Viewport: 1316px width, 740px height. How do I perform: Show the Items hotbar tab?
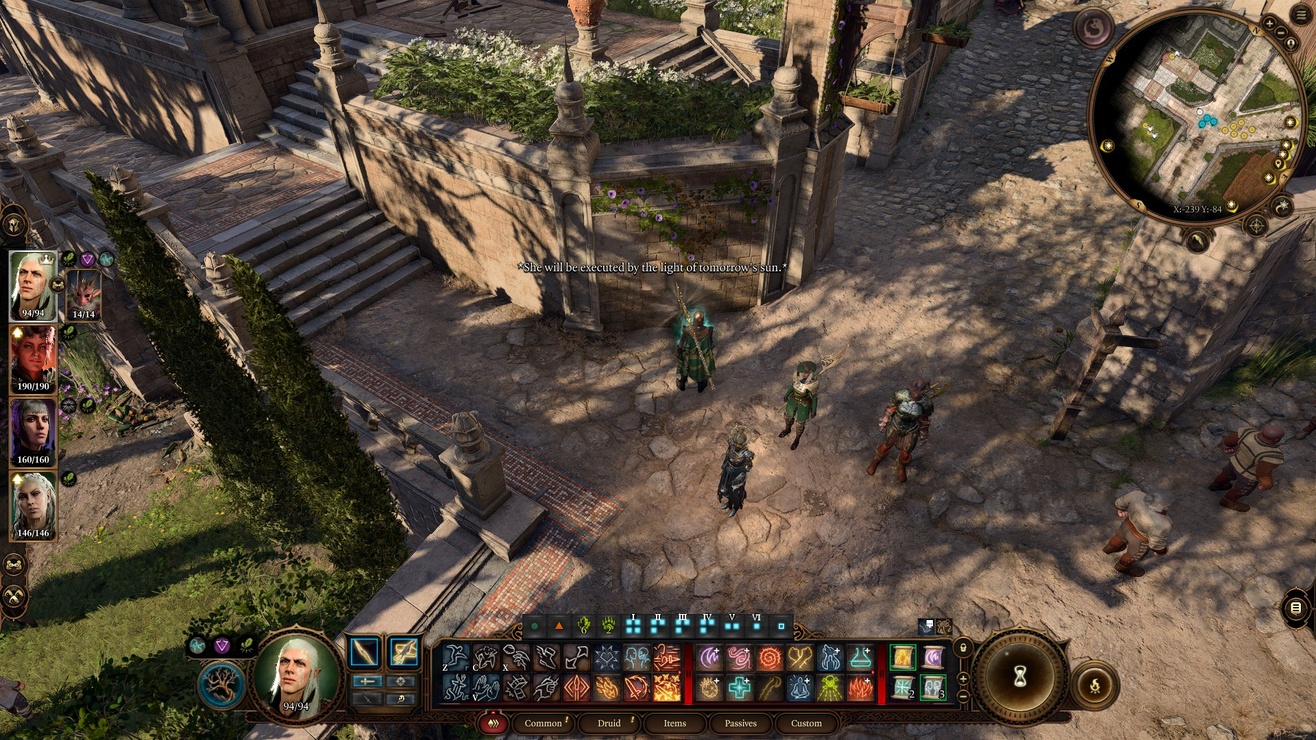[x=675, y=723]
